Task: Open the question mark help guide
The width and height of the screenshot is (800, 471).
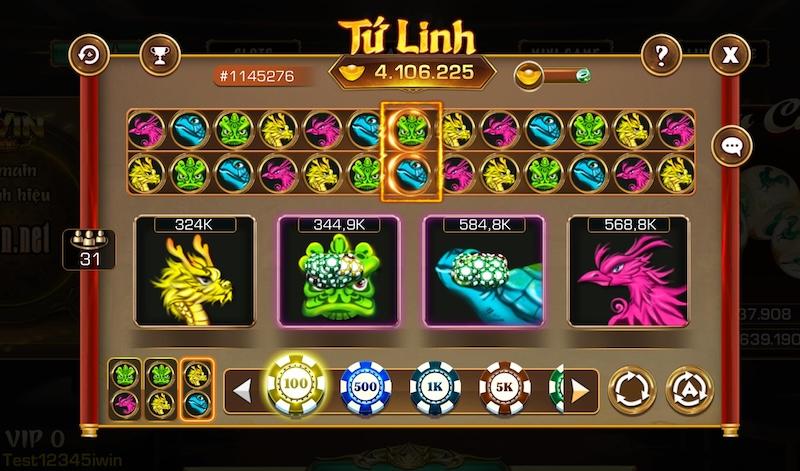Action: 660,54
